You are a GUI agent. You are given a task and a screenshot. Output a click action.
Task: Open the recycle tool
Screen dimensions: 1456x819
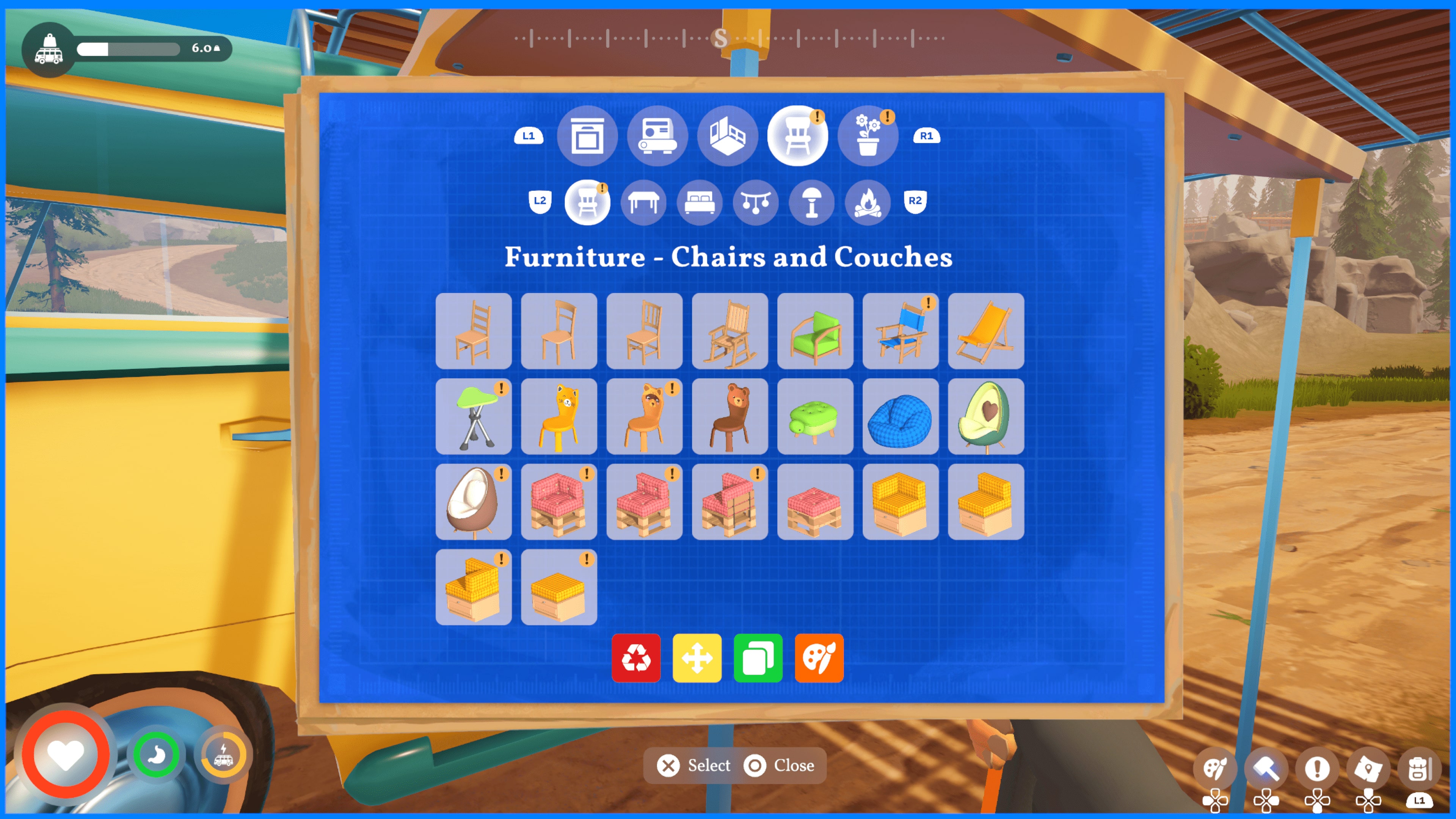pos(637,657)
